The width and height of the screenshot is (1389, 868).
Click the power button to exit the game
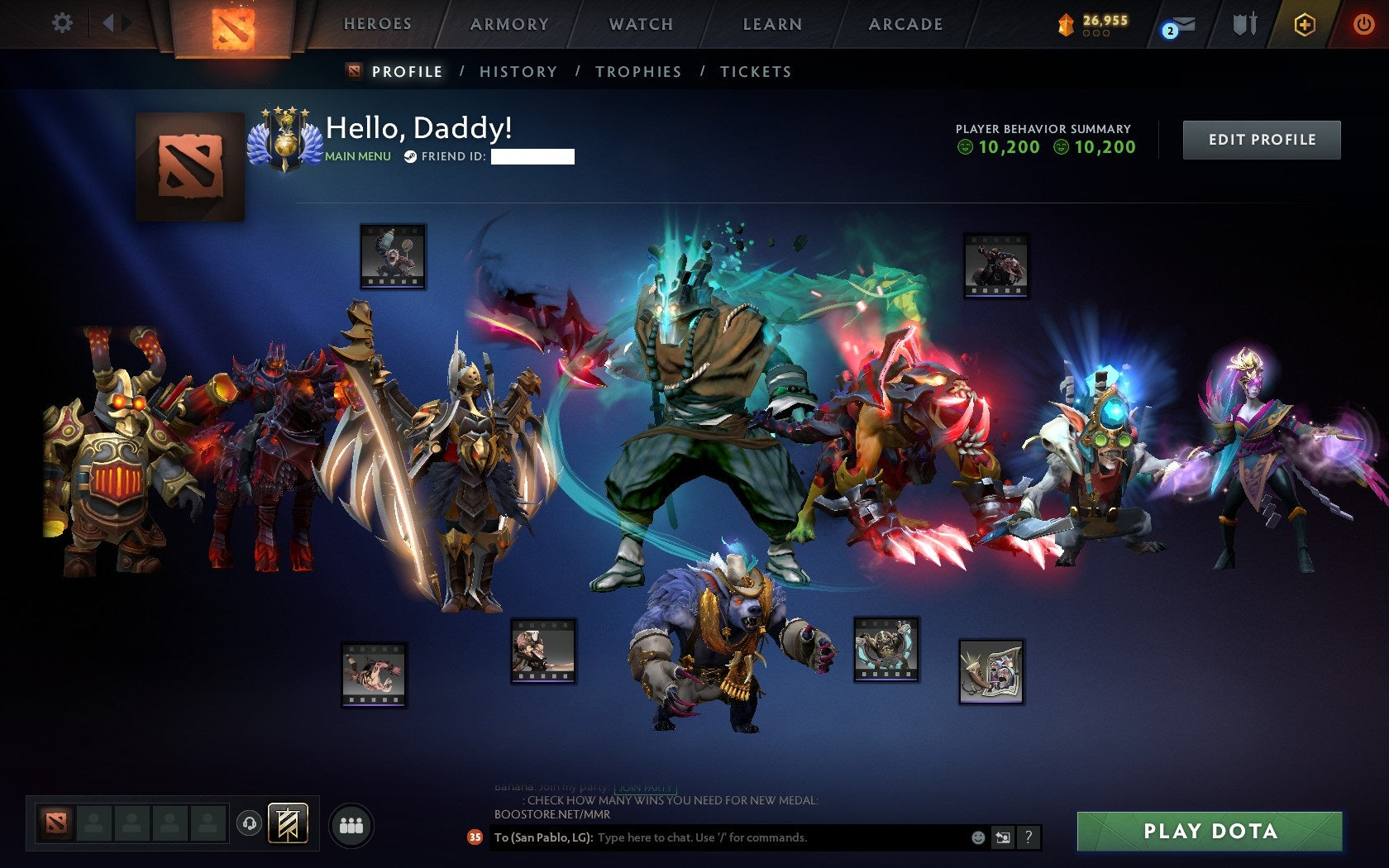pos(1363,23)
